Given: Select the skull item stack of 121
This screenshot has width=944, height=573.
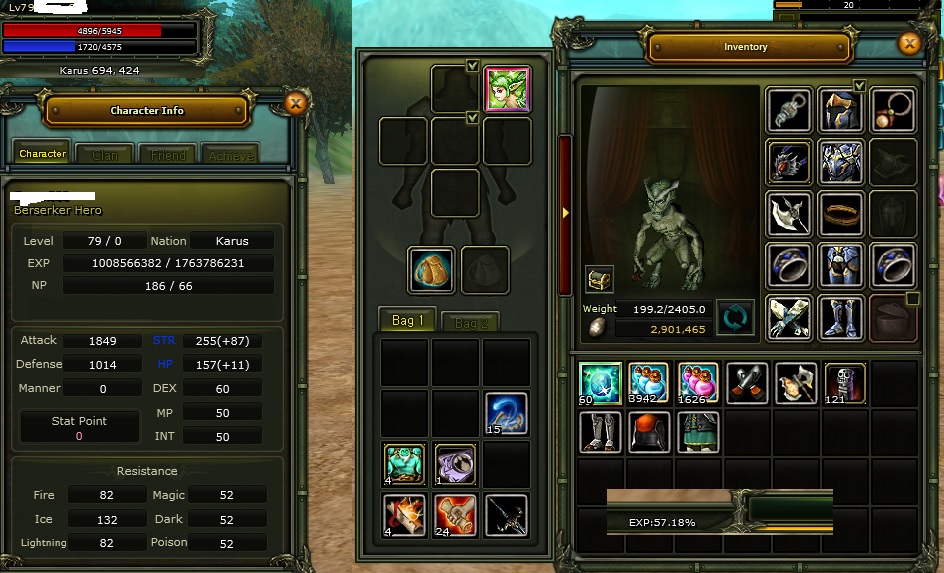Looking at the screenshot, I should 845,383.
